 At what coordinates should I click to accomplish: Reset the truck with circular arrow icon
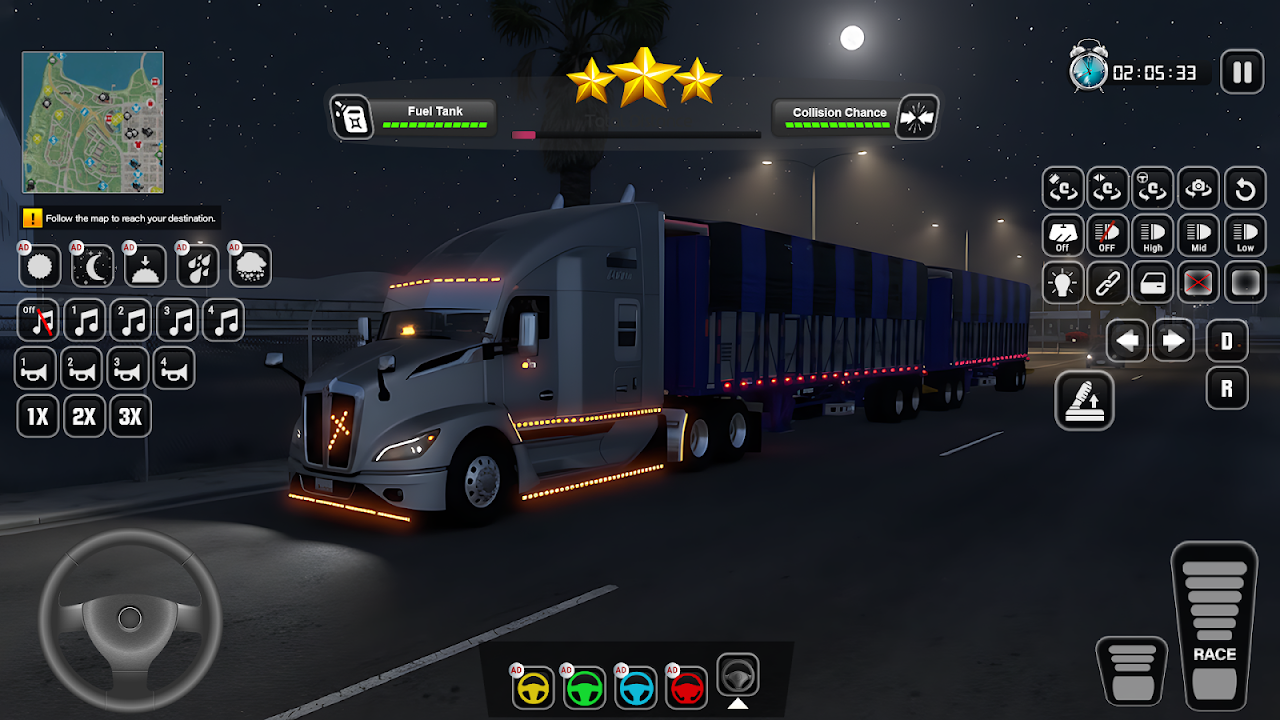pyautogui.click(x=1245, y=188)
